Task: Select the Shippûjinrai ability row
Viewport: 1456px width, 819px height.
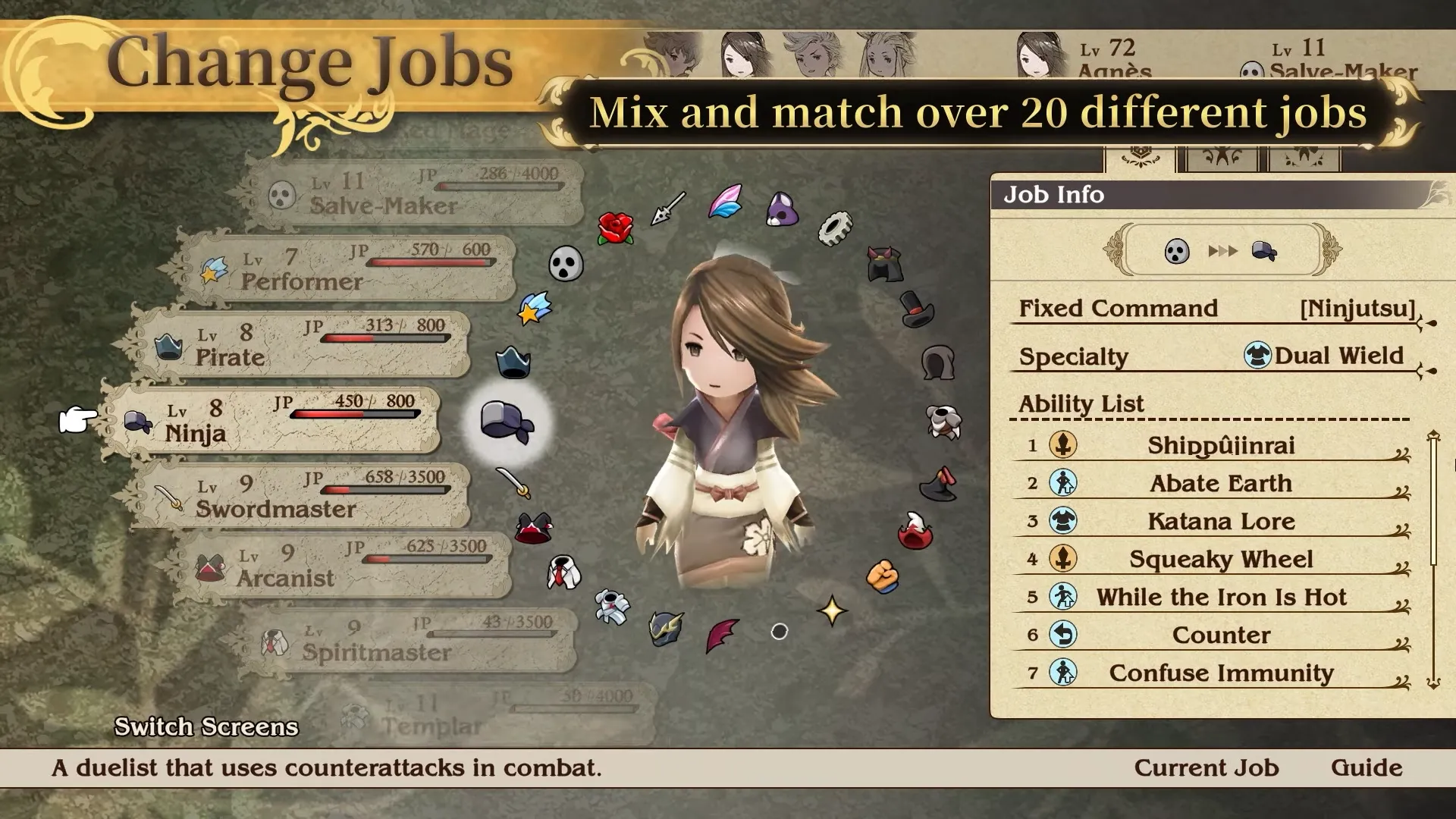Action: 1219,445
